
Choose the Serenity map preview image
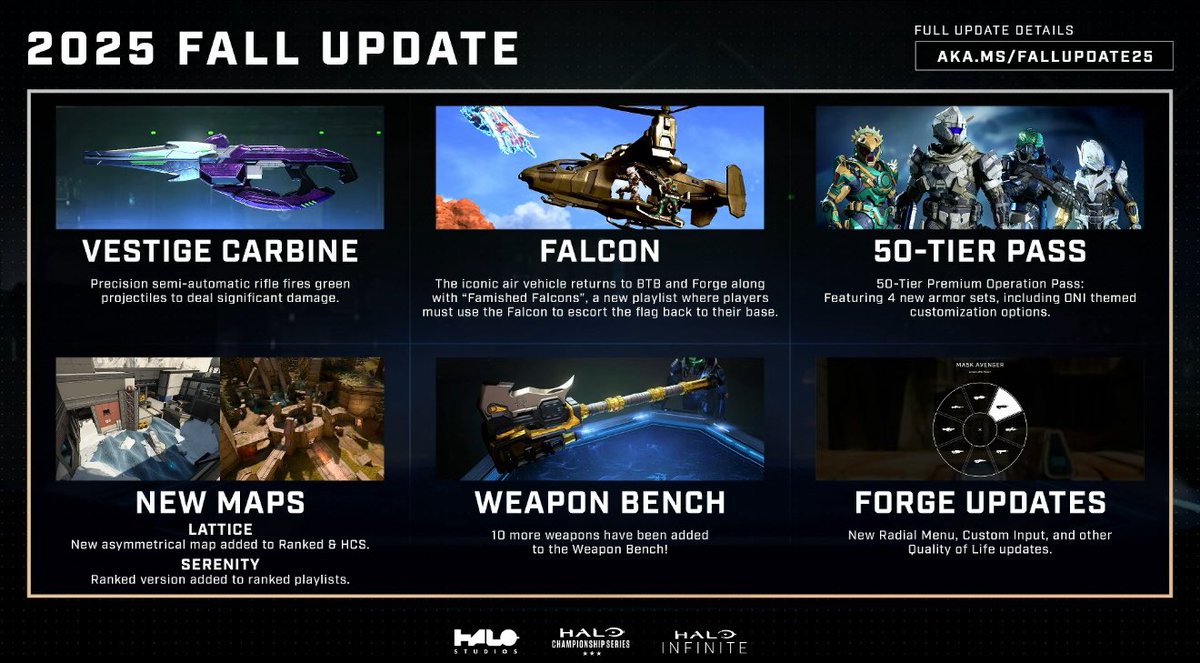click(302, 418)
